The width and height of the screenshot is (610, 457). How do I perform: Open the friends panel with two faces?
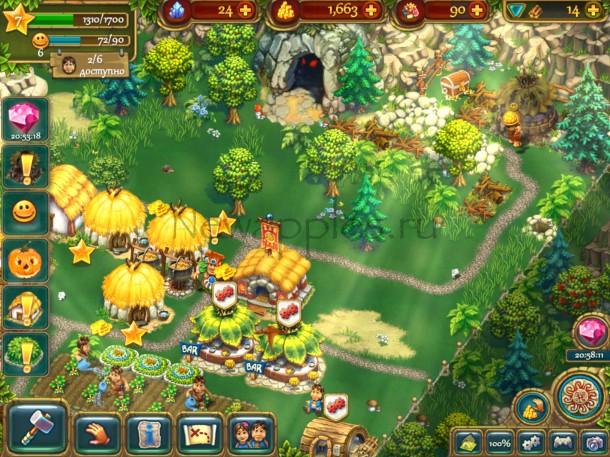tap(252, 431)
